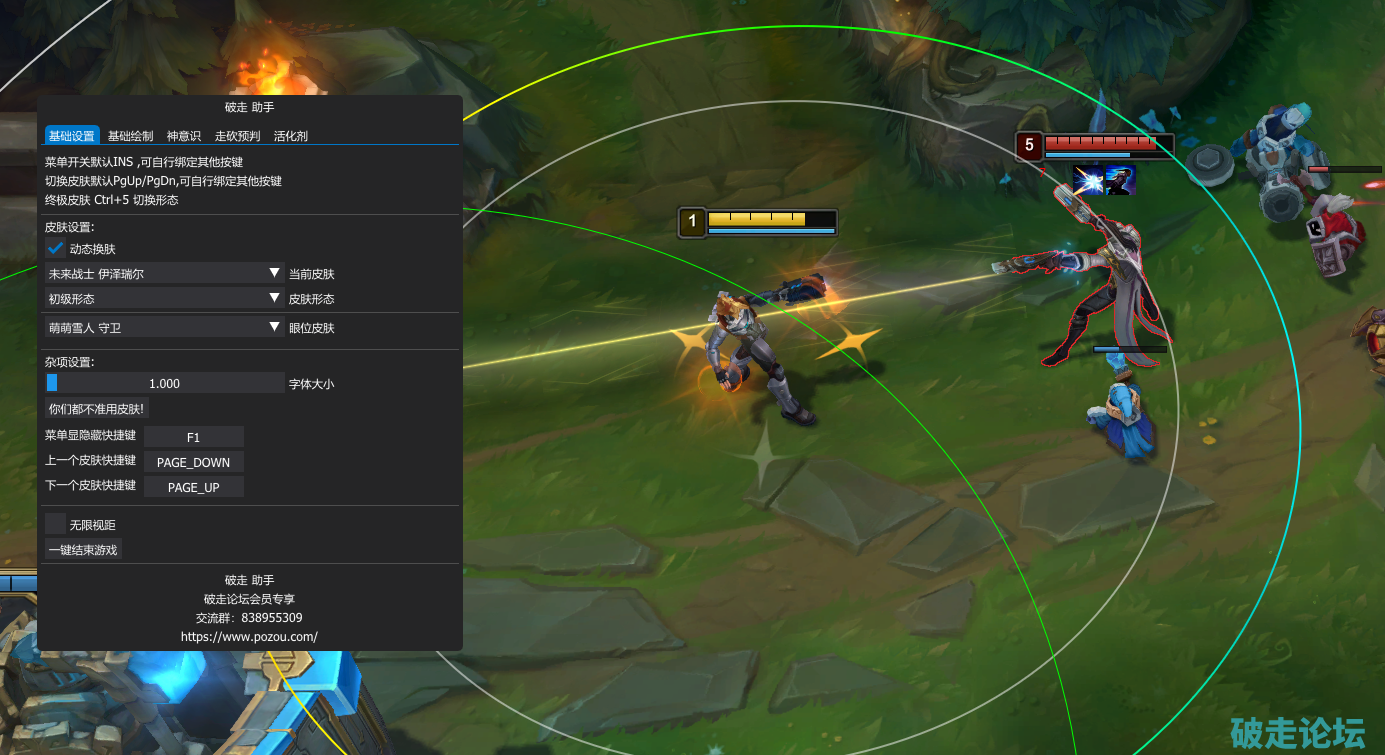The width and height of the screenshot is (1385, 755).
Task: Select the 神意识 tab
Action: coord(184,136)
